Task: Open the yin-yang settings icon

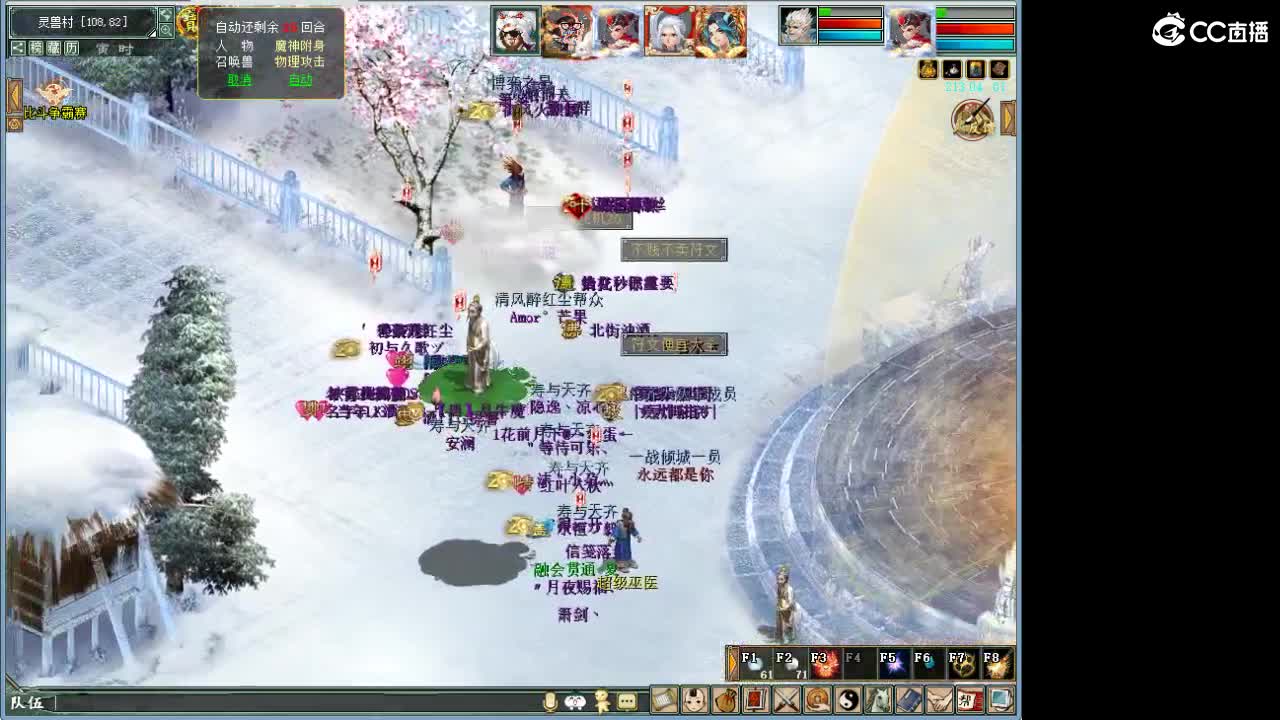Action: pyautogui.click(x=848, y=703)
